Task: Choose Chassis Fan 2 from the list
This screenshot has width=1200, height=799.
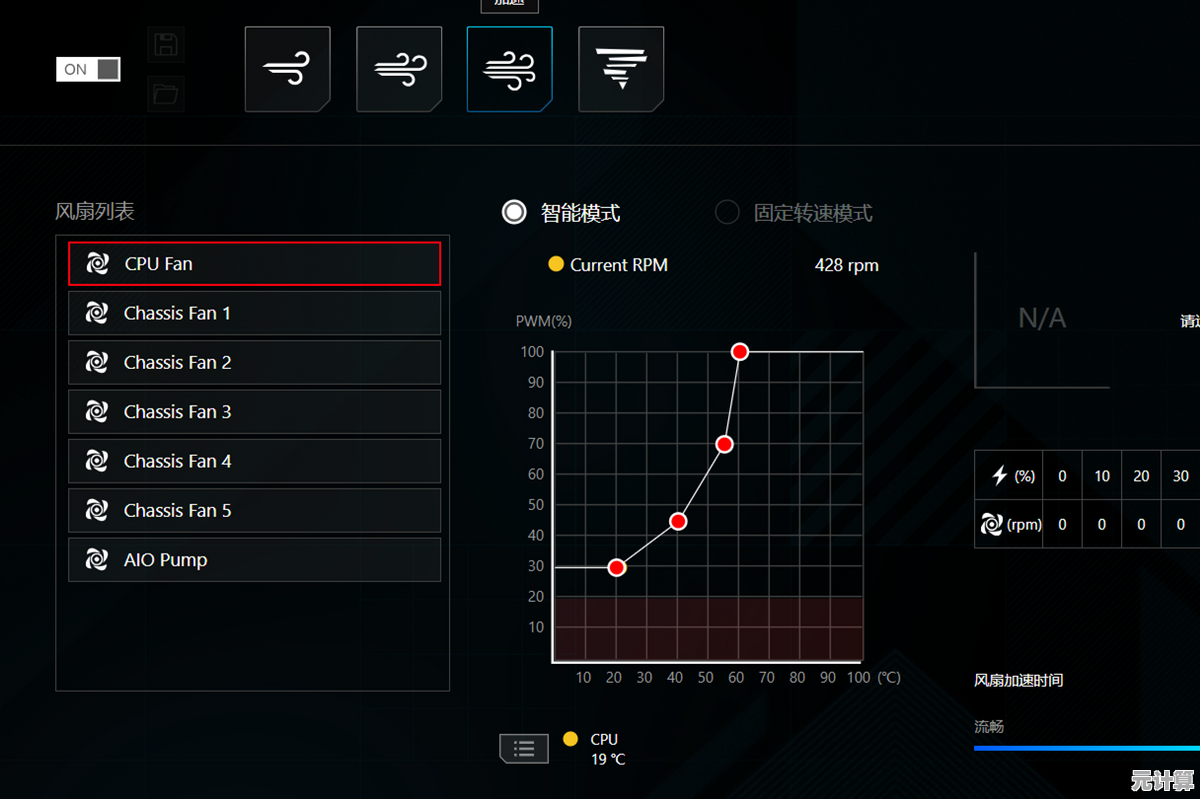Action: point(254,362)
